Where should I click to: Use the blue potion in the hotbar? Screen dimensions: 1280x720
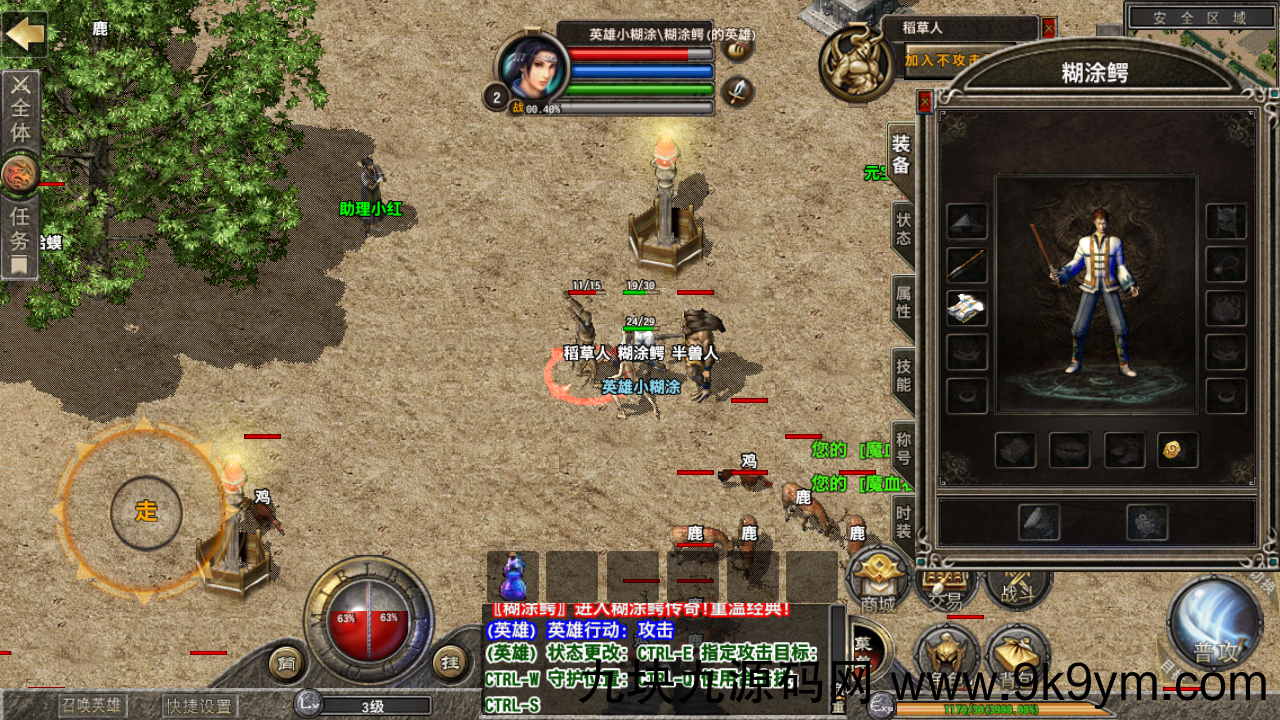pos(513,577)
